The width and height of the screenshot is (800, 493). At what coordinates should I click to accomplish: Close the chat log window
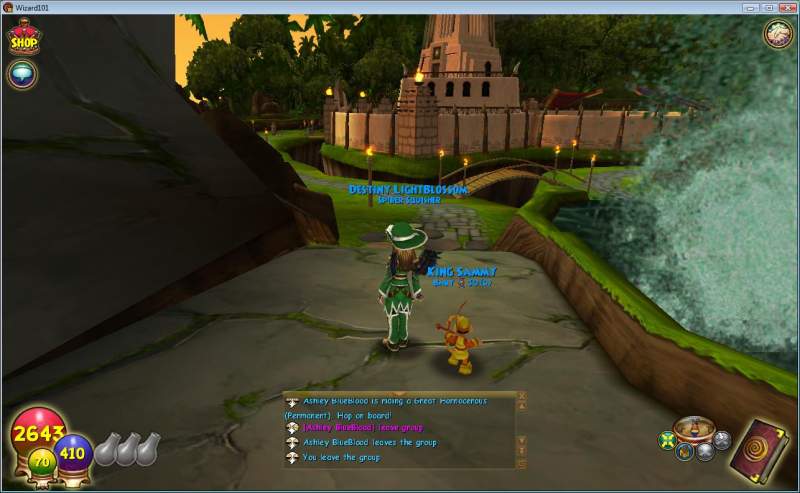pyautogui.click(x=521, y=397)
